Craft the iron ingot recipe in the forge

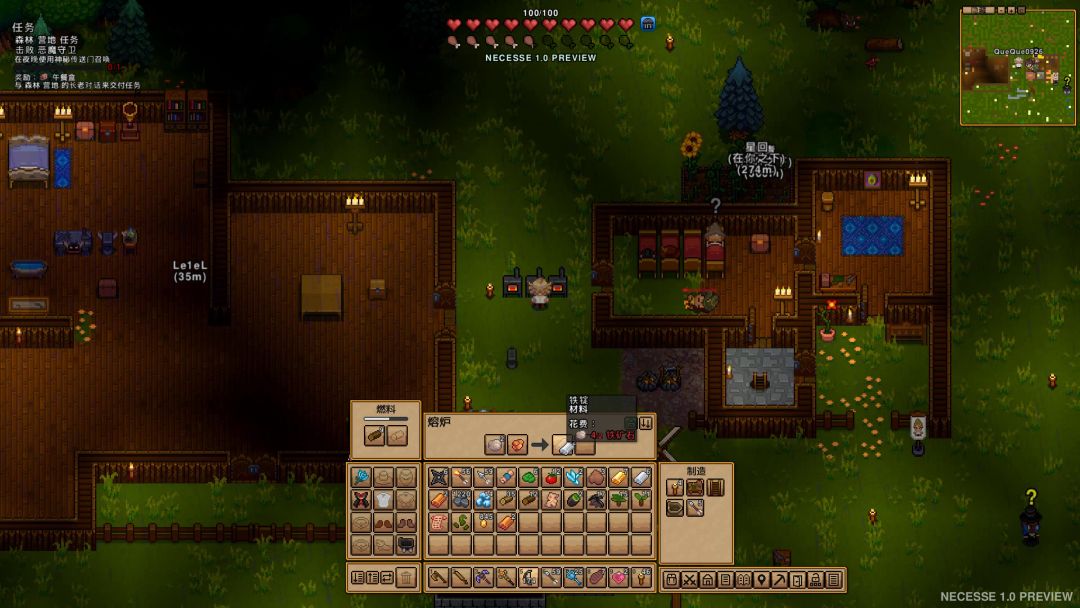pyautogui.click(x=563, y=445)
